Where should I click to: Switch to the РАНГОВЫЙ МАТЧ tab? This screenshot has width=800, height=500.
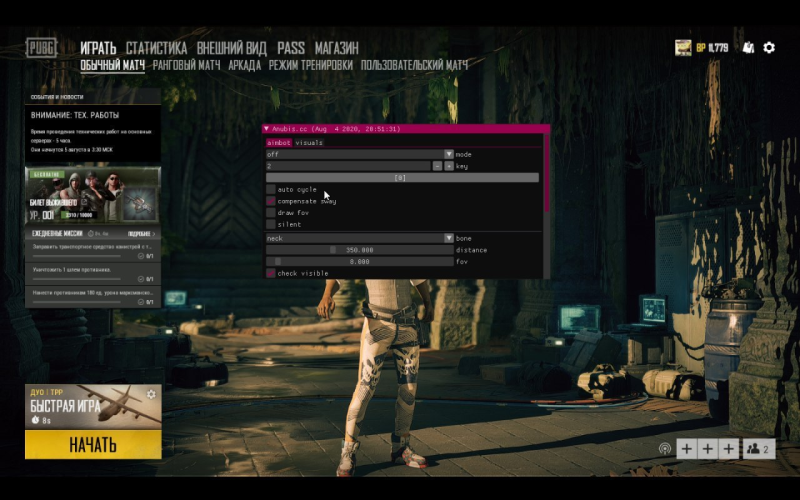pyautogui.click(x=186, y=66)
